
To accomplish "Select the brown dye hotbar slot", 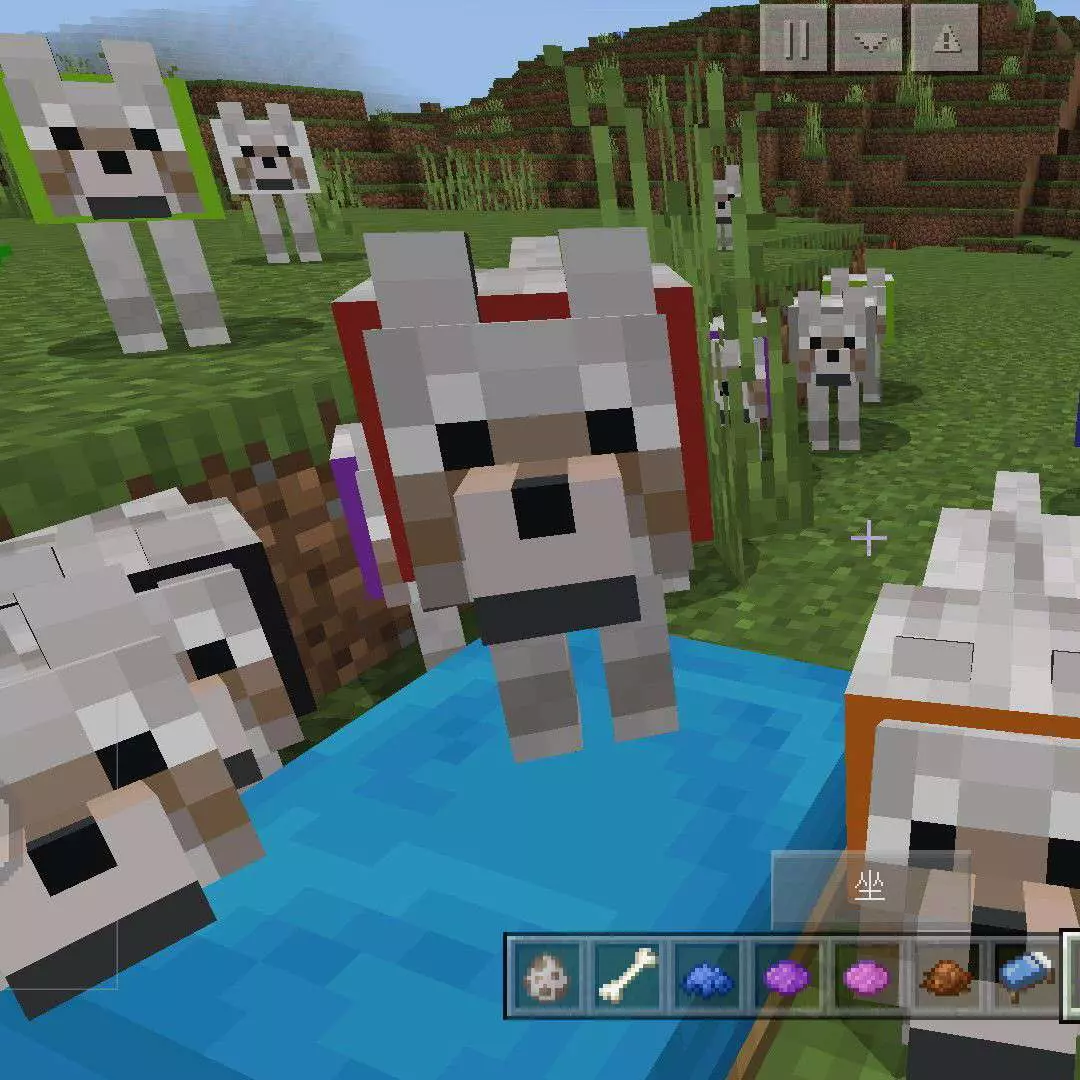I will 948,977.
